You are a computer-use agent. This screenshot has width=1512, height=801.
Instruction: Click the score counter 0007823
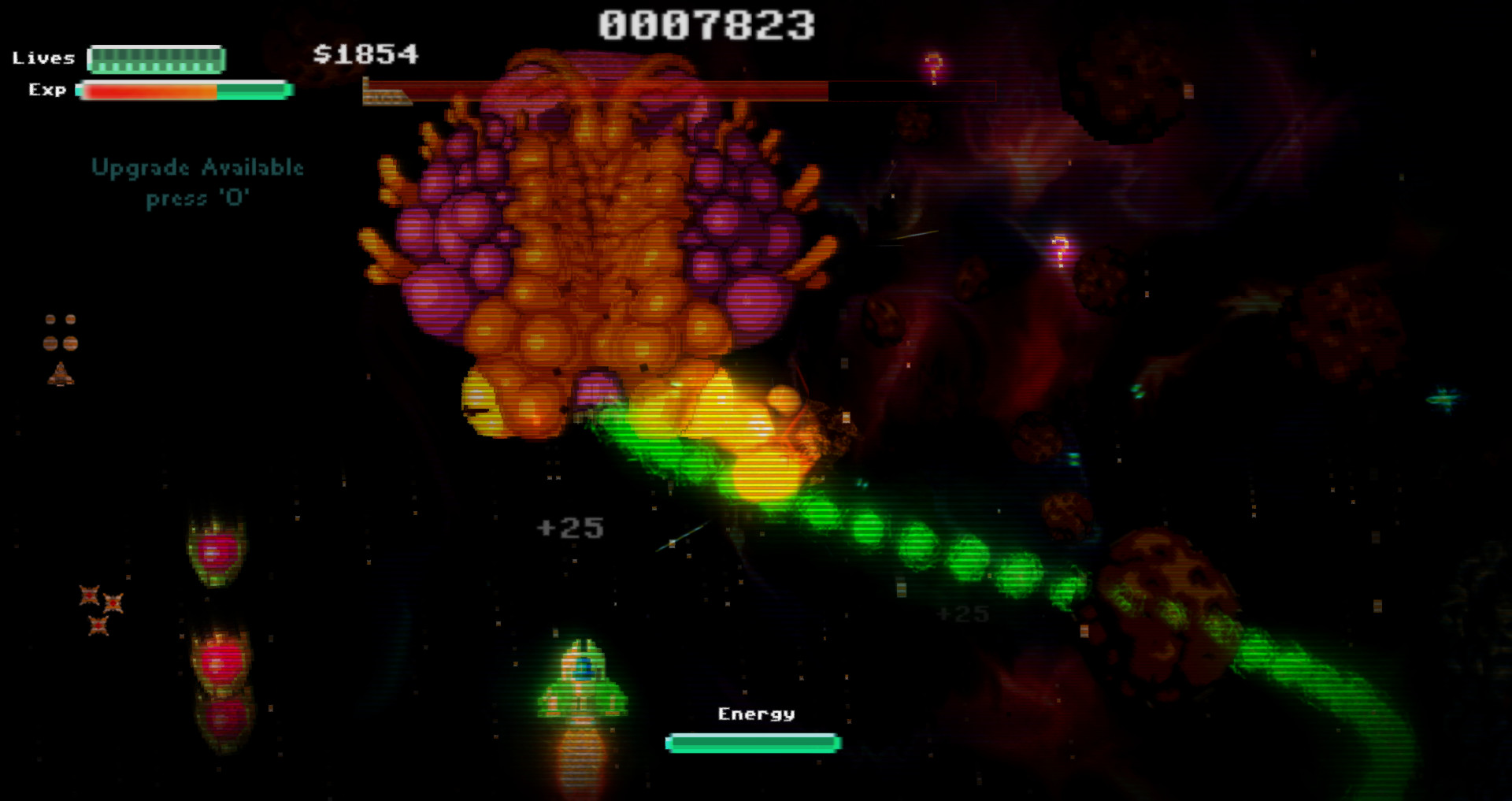pyautogui.click(x=705, y=22)
